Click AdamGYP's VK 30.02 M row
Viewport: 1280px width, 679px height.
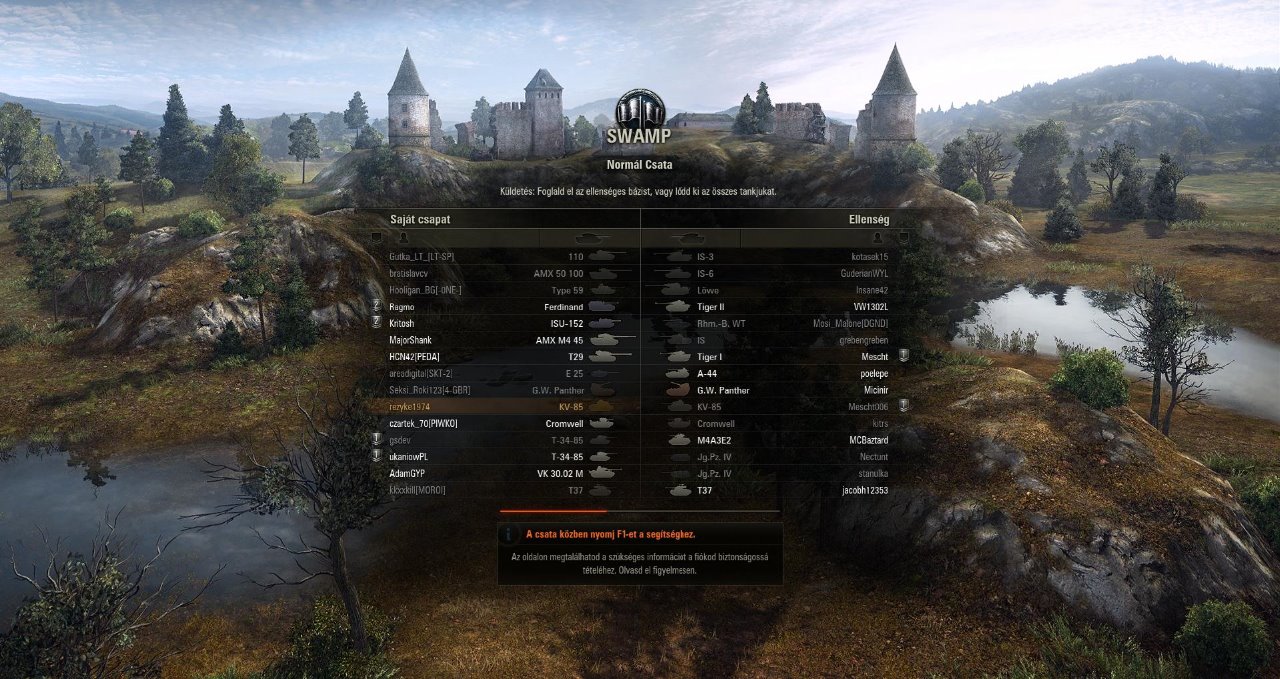click(500, 473)
